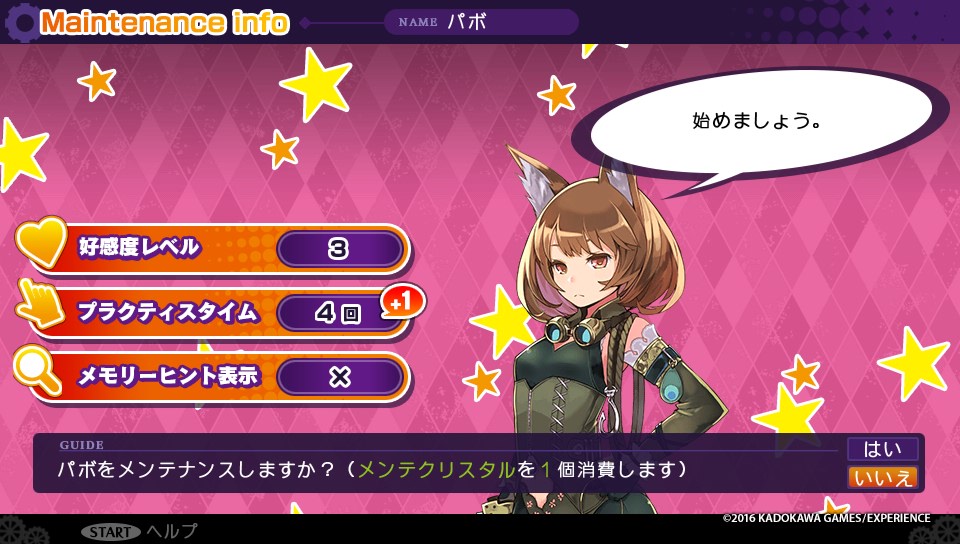Confirm maintenance by choosing はい
960x544 pixels.
pyautogui.click(x=882, y=449)
